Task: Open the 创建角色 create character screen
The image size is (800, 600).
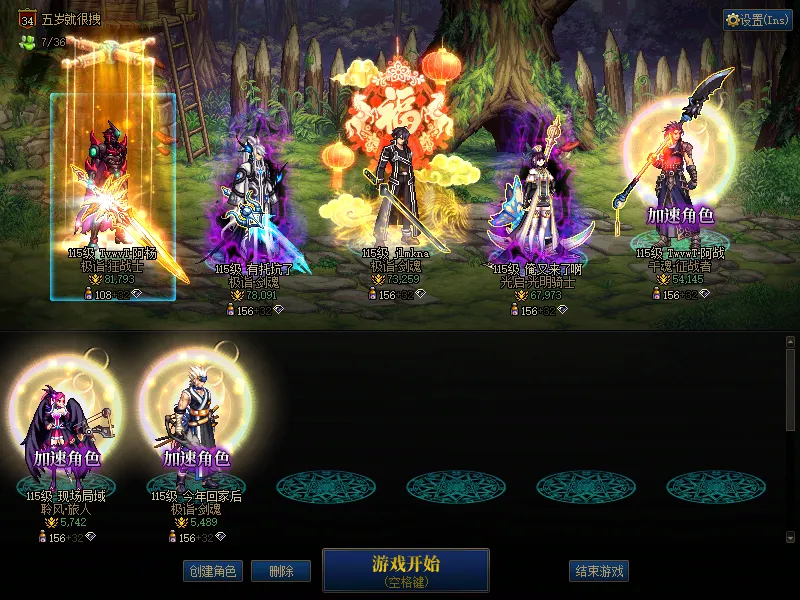Action: point(211,571)
